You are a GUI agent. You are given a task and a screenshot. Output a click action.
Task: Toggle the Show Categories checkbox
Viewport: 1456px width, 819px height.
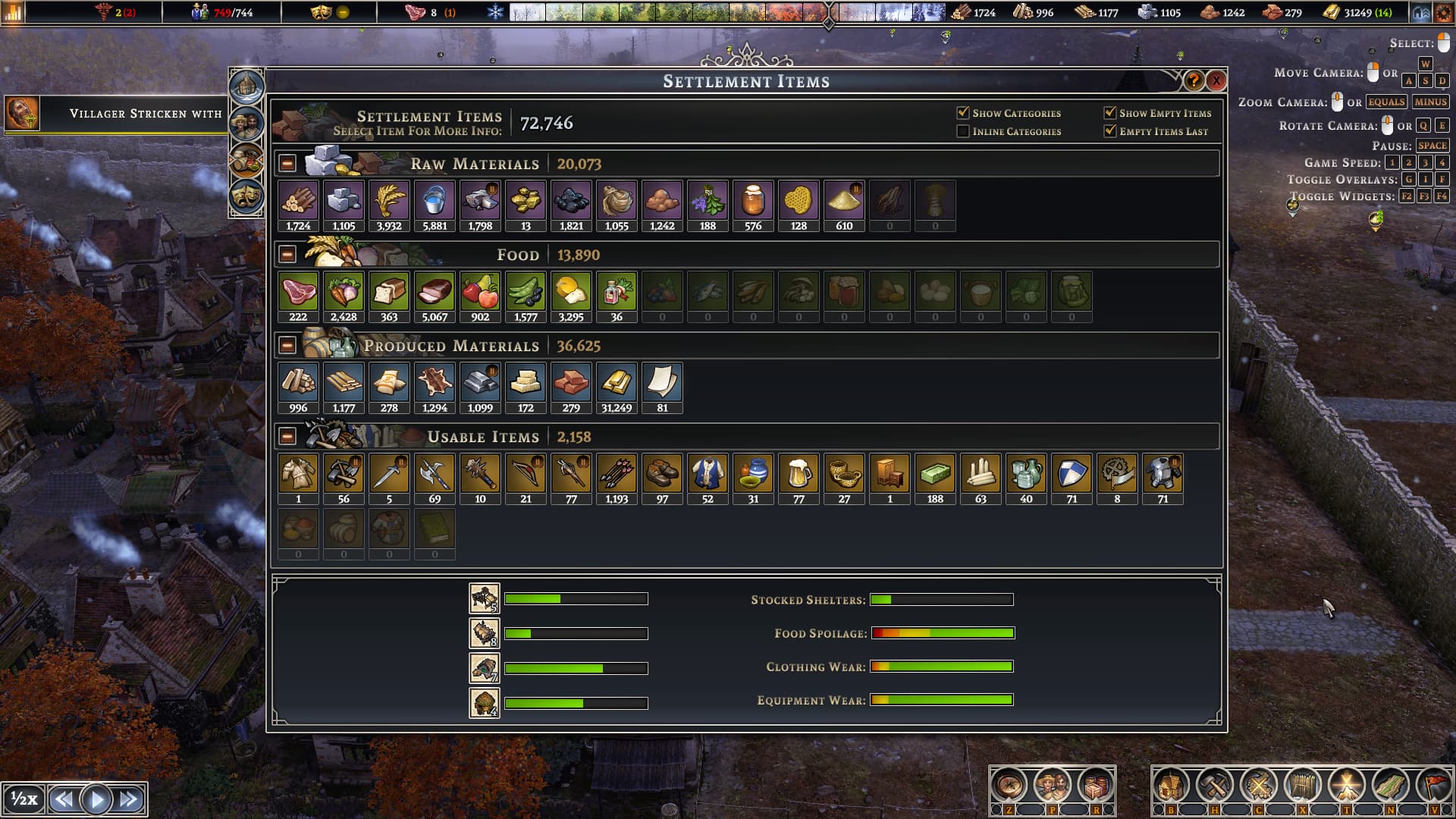[963, 113]
